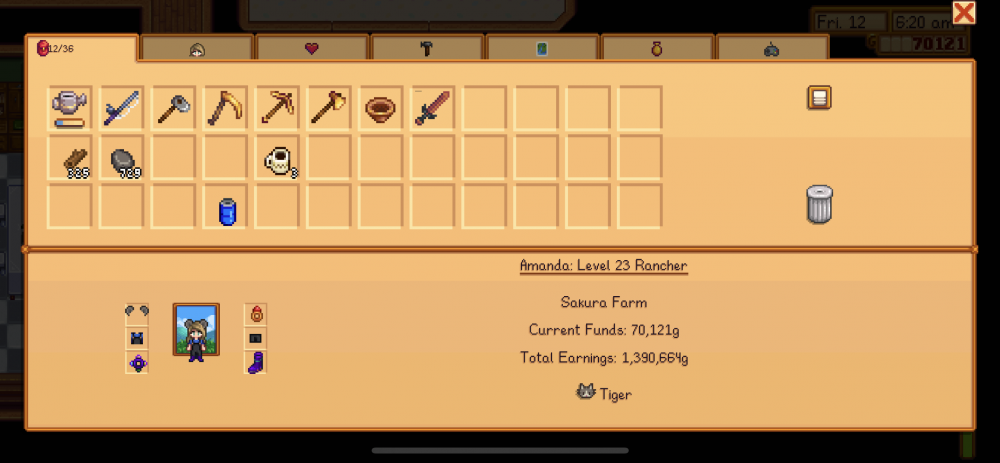Select the watering can slot
This screenshot has width=1000, height=463.
[69, 108]
